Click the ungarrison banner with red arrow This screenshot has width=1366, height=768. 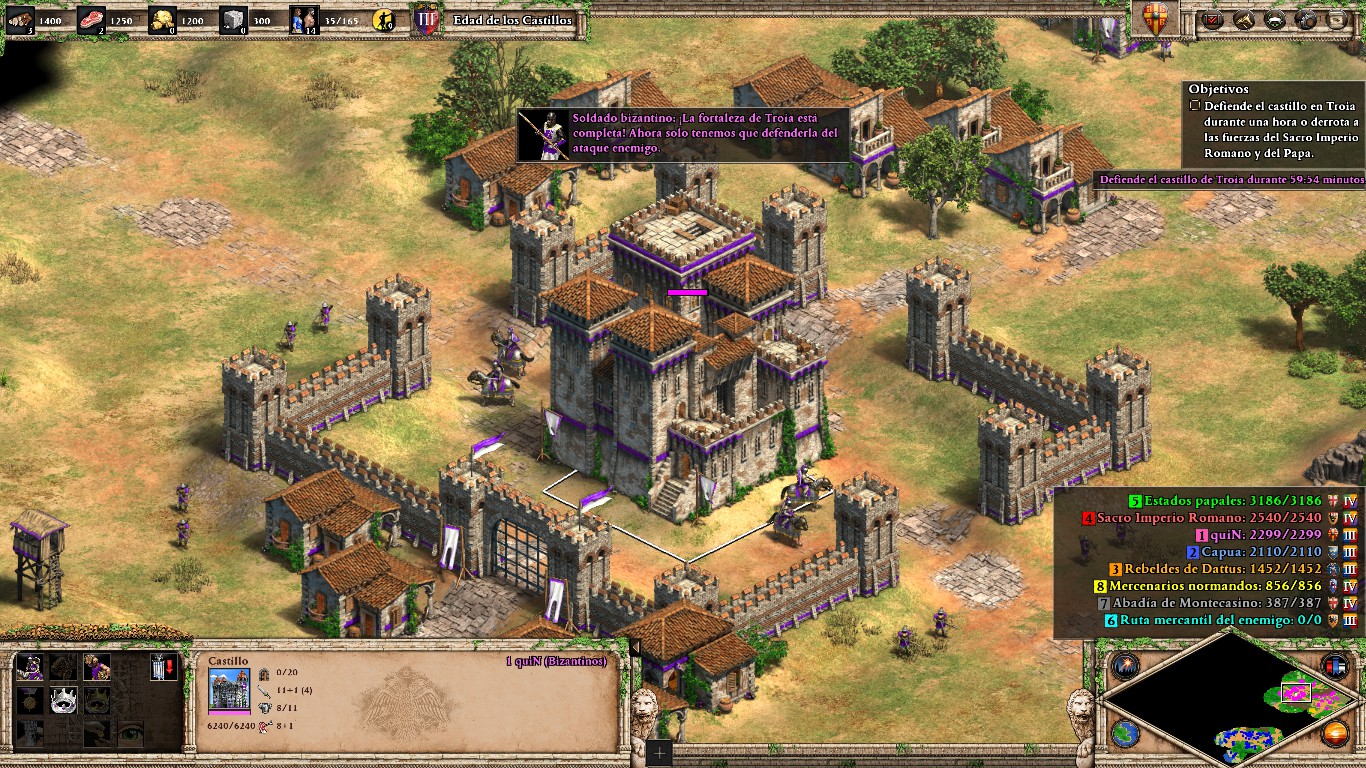(163, 667)
